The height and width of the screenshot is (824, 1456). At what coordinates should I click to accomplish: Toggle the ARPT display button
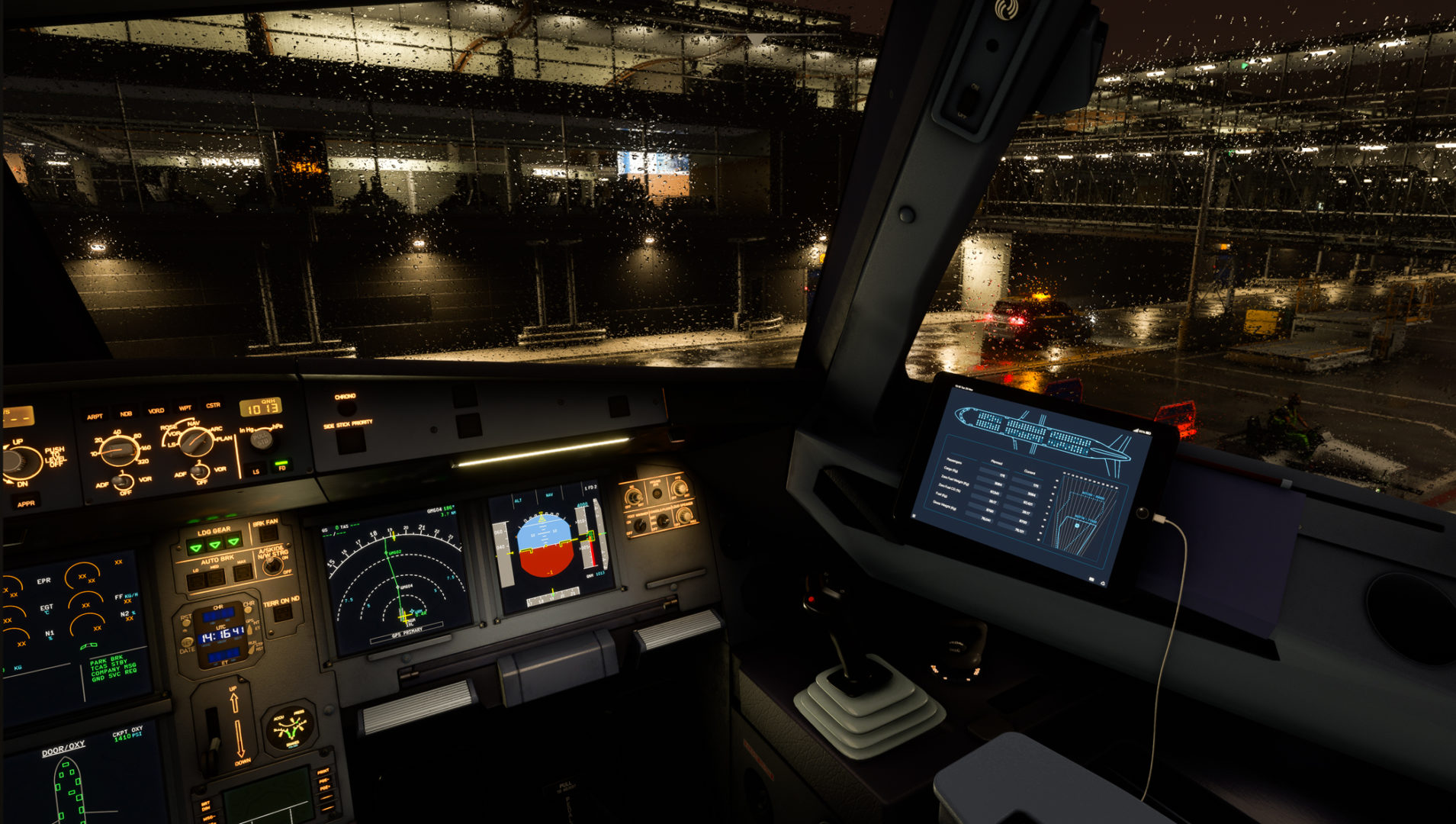95,416
